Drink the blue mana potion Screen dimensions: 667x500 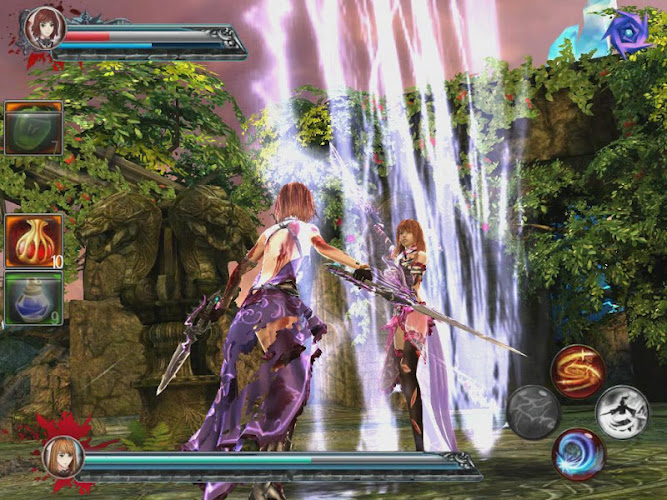[x=34, y=298]
